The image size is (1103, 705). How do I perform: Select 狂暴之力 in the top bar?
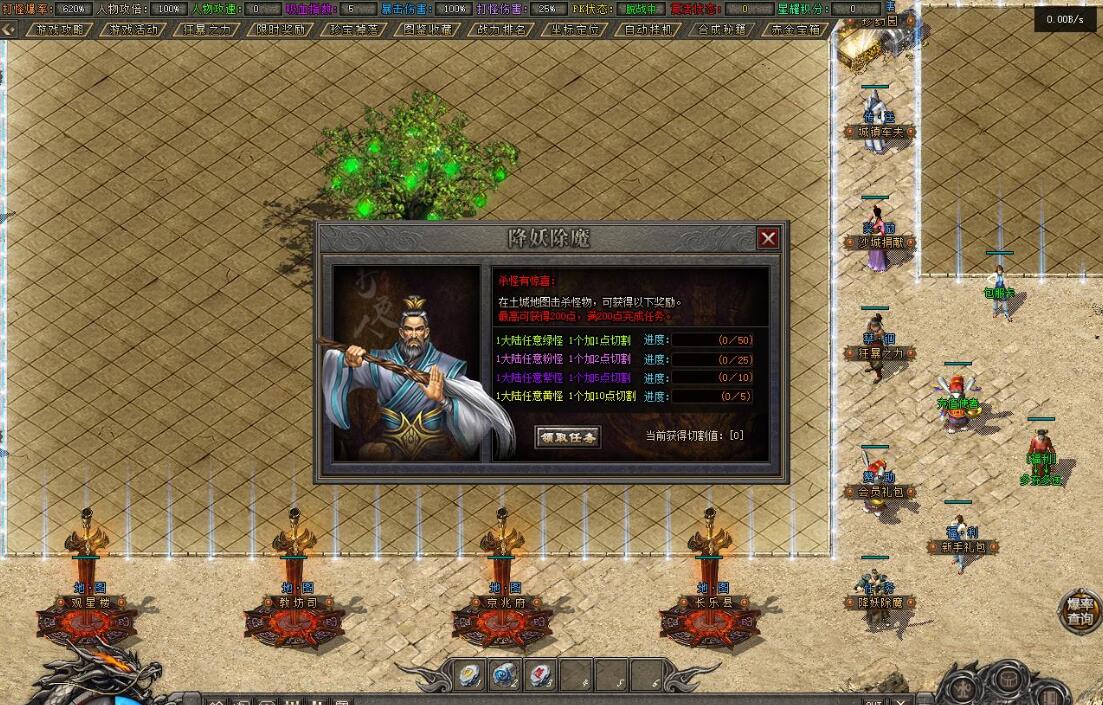coord(207,30)
